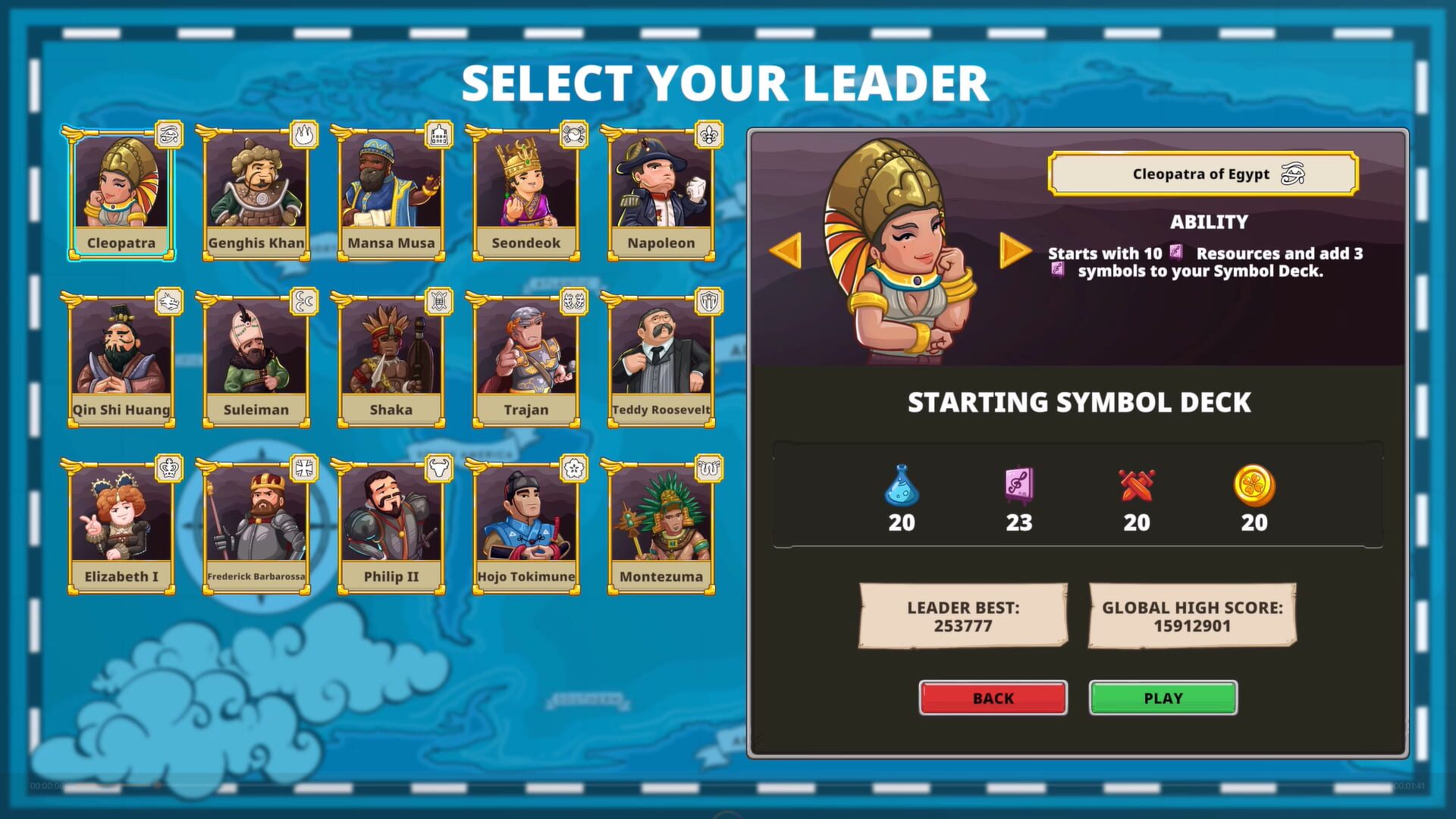The width and height of the screenshot is (1456, 819).
Task: Click the mosque emblem on Mansa Musa's card
Action: pos(438,134)
